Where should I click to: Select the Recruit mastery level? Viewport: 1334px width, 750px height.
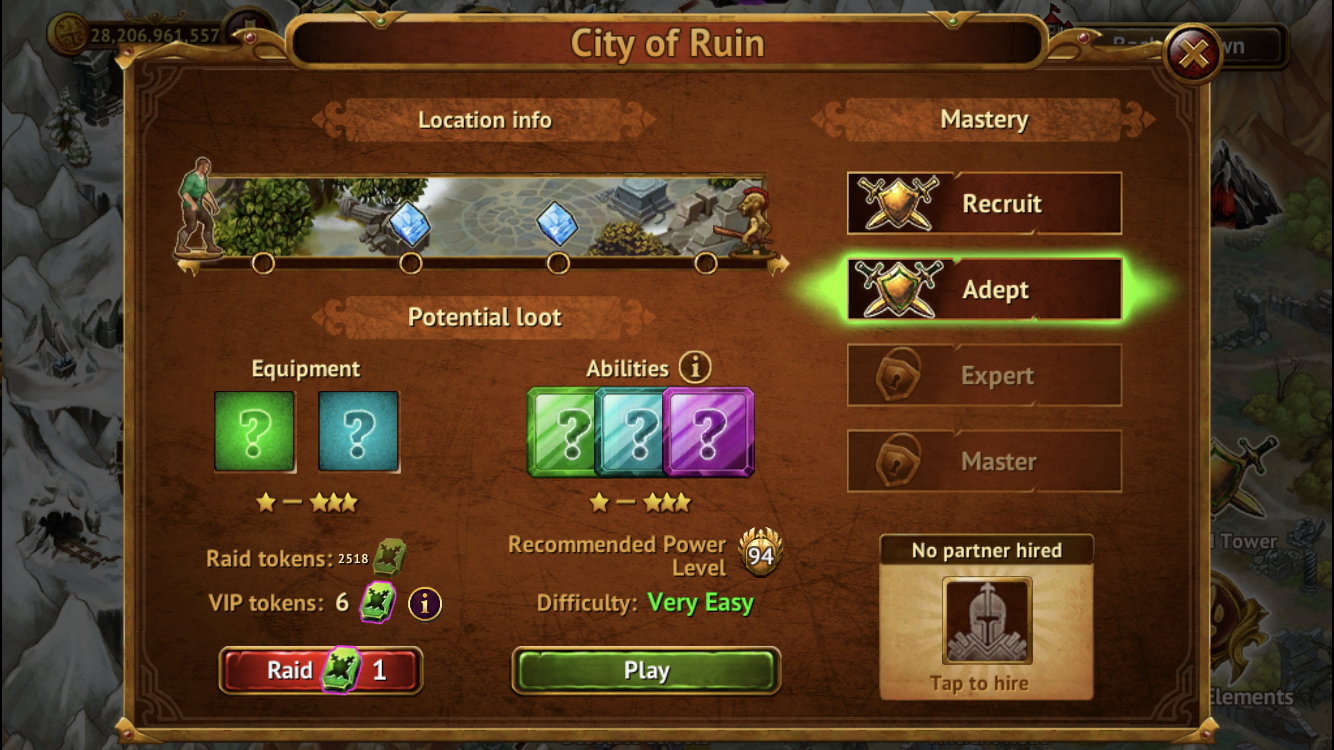coord(984,203)
